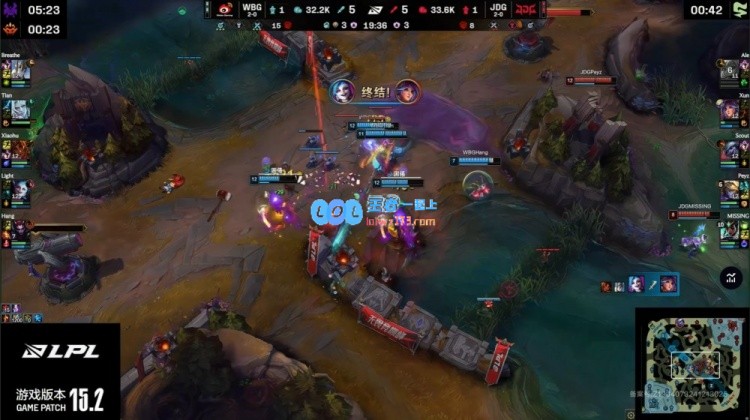Select Scout's champion portrait
The image size is (750, 420).
tap(732, 151)
